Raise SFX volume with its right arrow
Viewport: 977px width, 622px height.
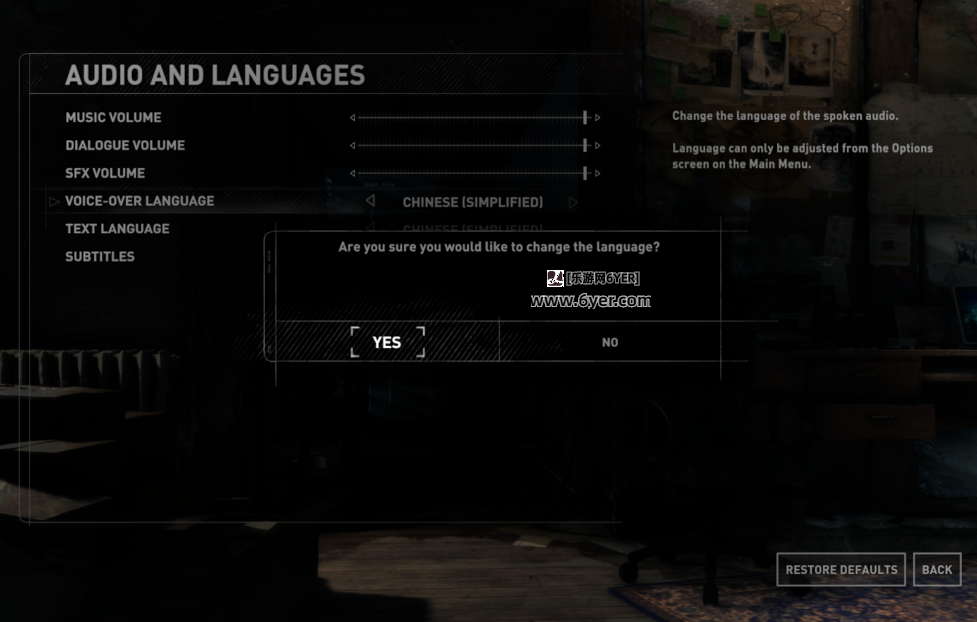(598, 174)
